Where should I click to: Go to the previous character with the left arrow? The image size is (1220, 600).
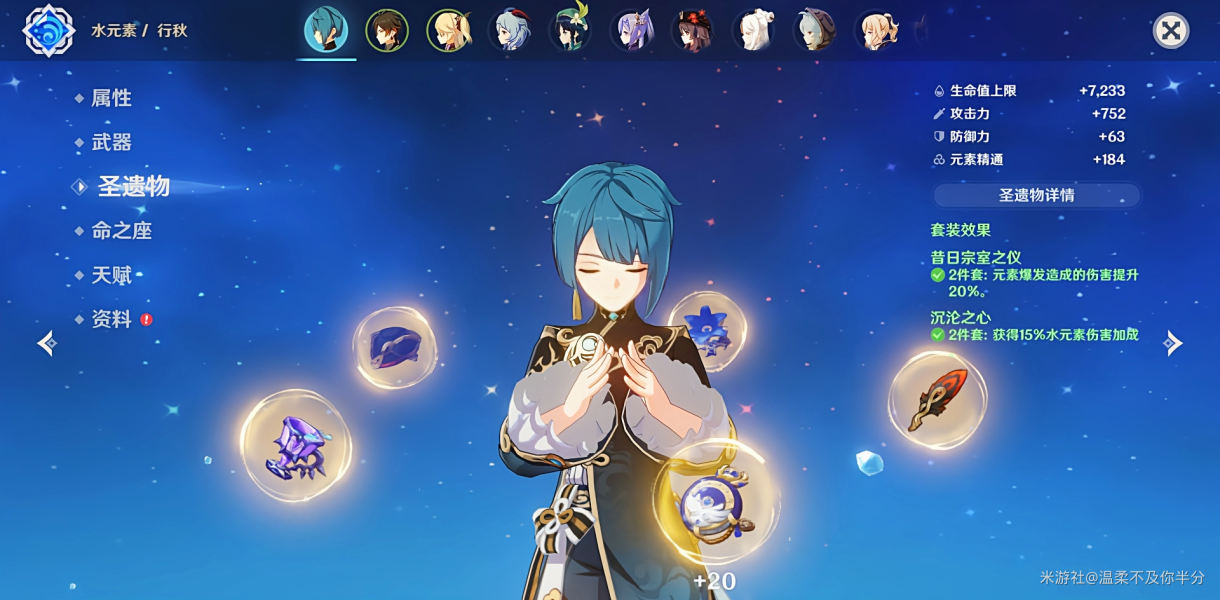click(x=47, y=343)
